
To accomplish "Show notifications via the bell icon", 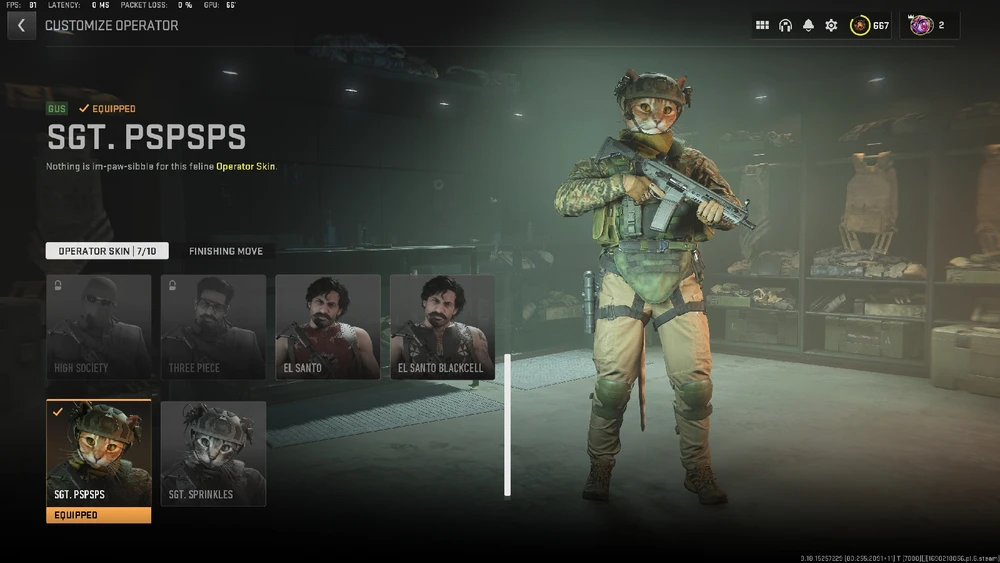I will point(808,26).
